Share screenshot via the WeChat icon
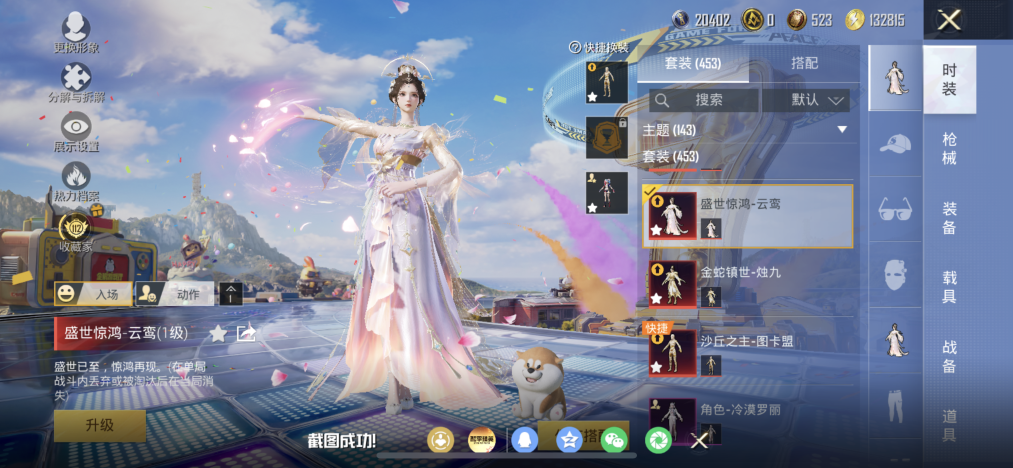The height and width of the screenshot is (468, 1013). (614, 439)
